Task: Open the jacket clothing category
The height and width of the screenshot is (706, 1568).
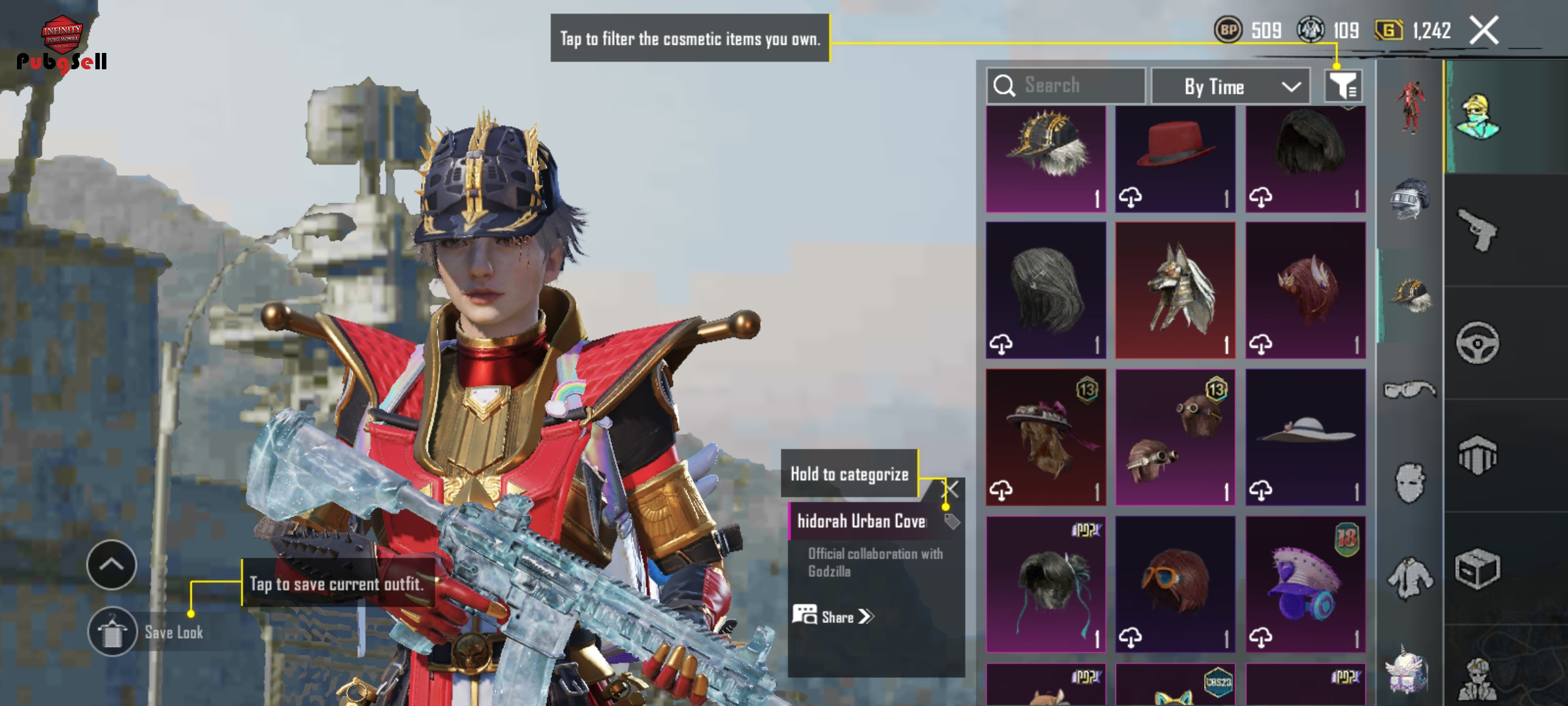Action: 1409,578
